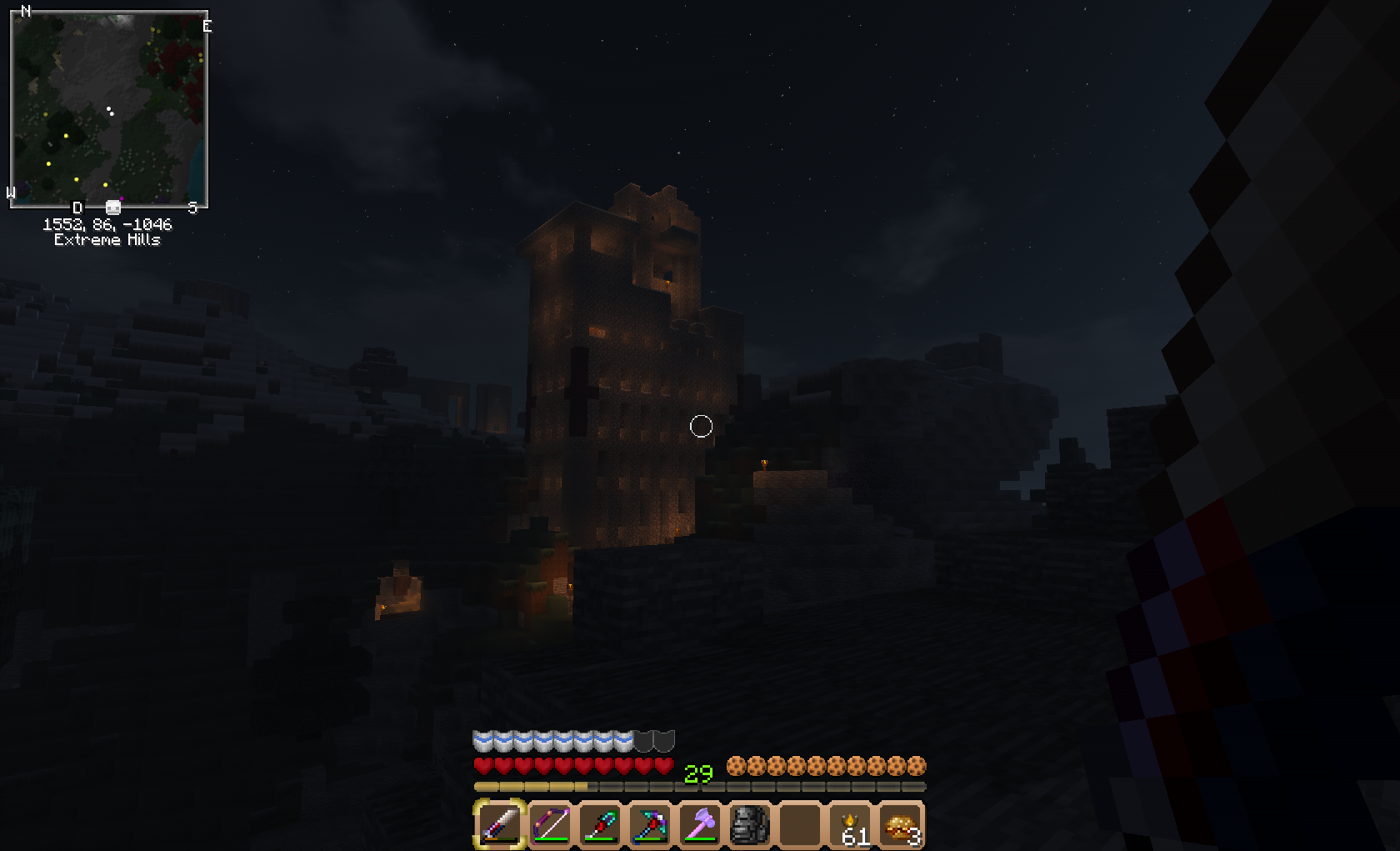Click the minimap in the corner

click(108, 108)
